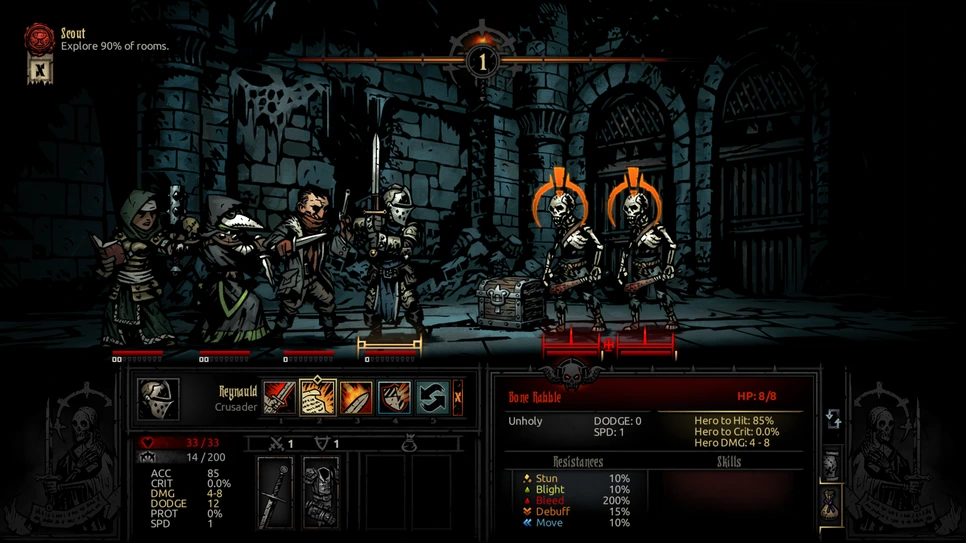Viewport: 966px width, 543px height.
Task: Use the Bulwark of Faith shield skill
Action: pyautogui.click(x=394, y=398)
